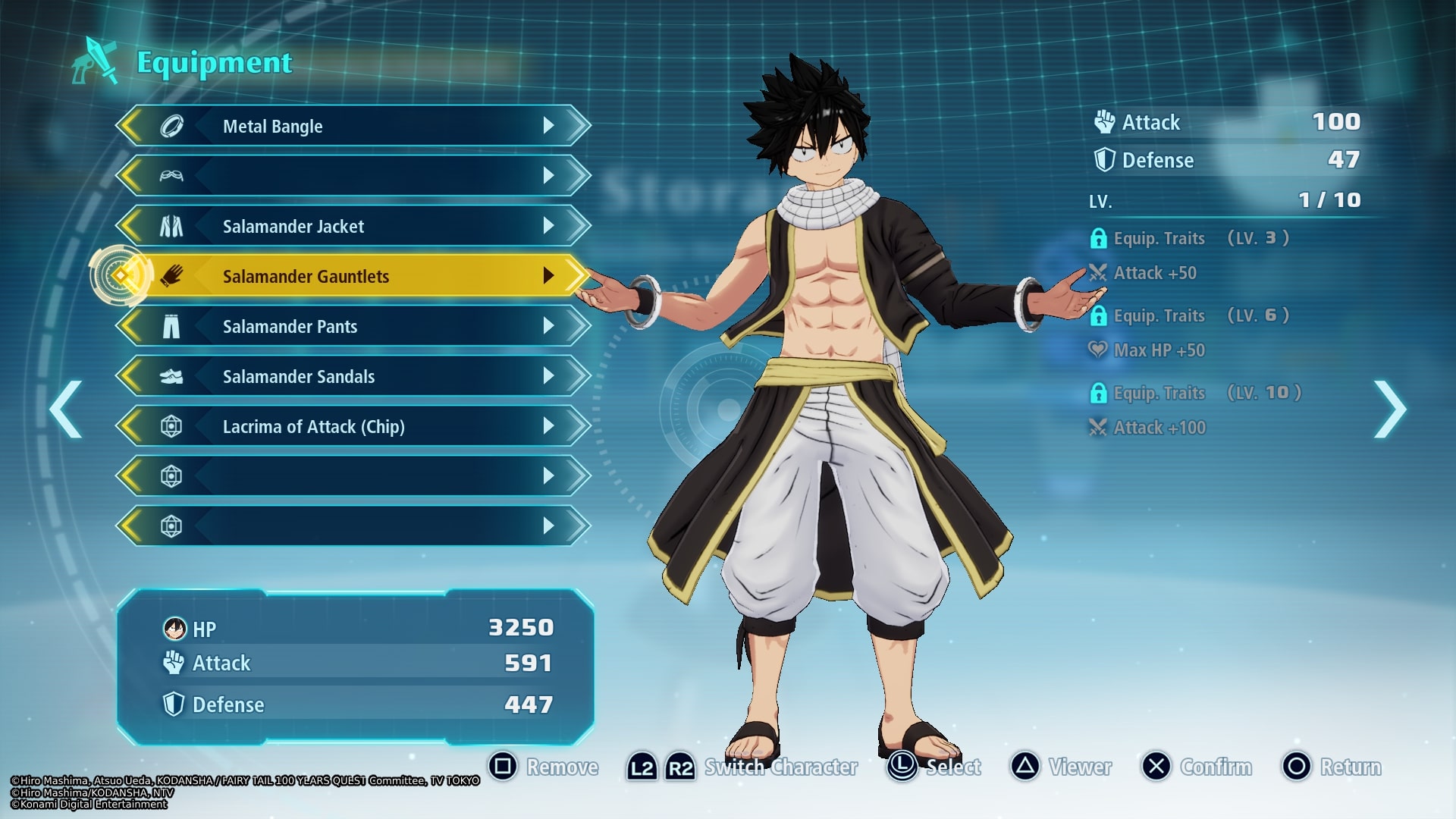Click the sandals icon on Salamander Sandals
1456x819 pixels.
coord(172,376)
